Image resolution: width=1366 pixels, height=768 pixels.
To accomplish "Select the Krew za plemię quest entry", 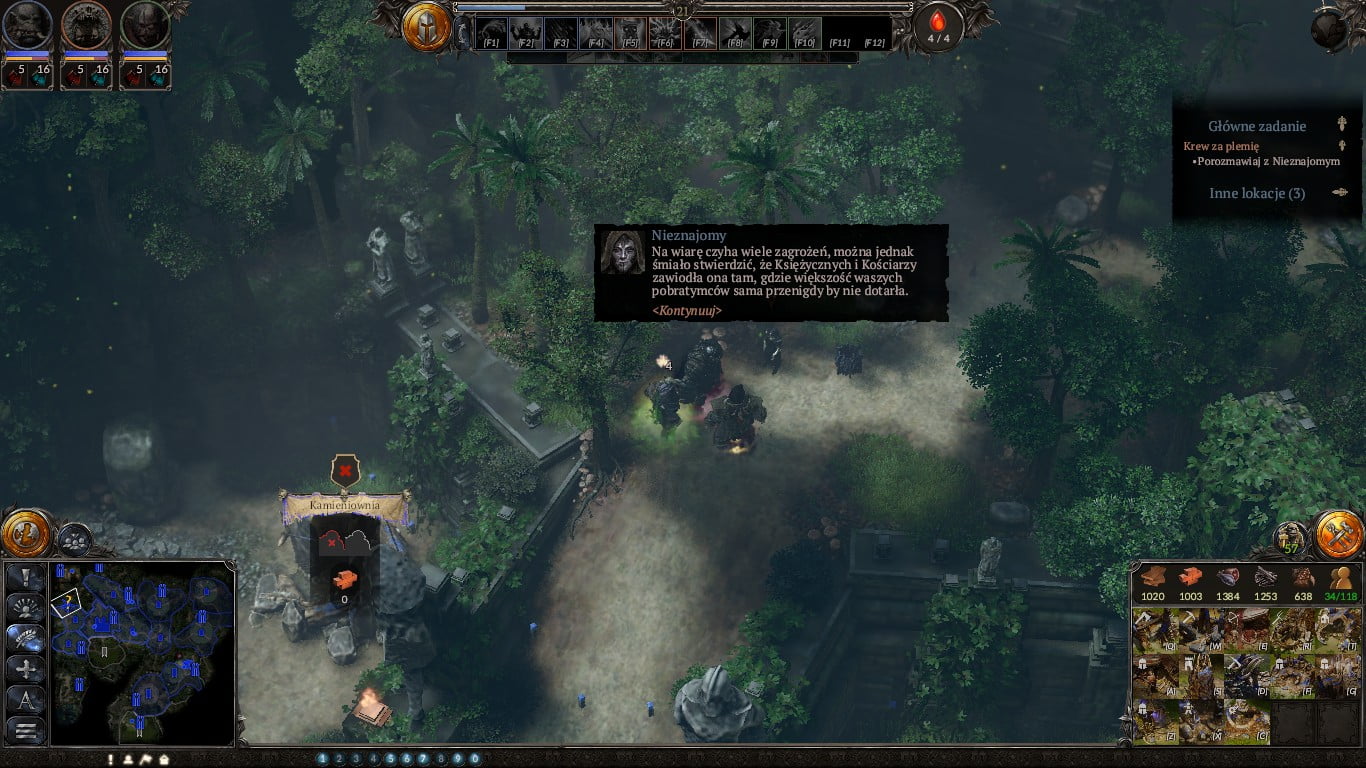I will pos(1221,146).
